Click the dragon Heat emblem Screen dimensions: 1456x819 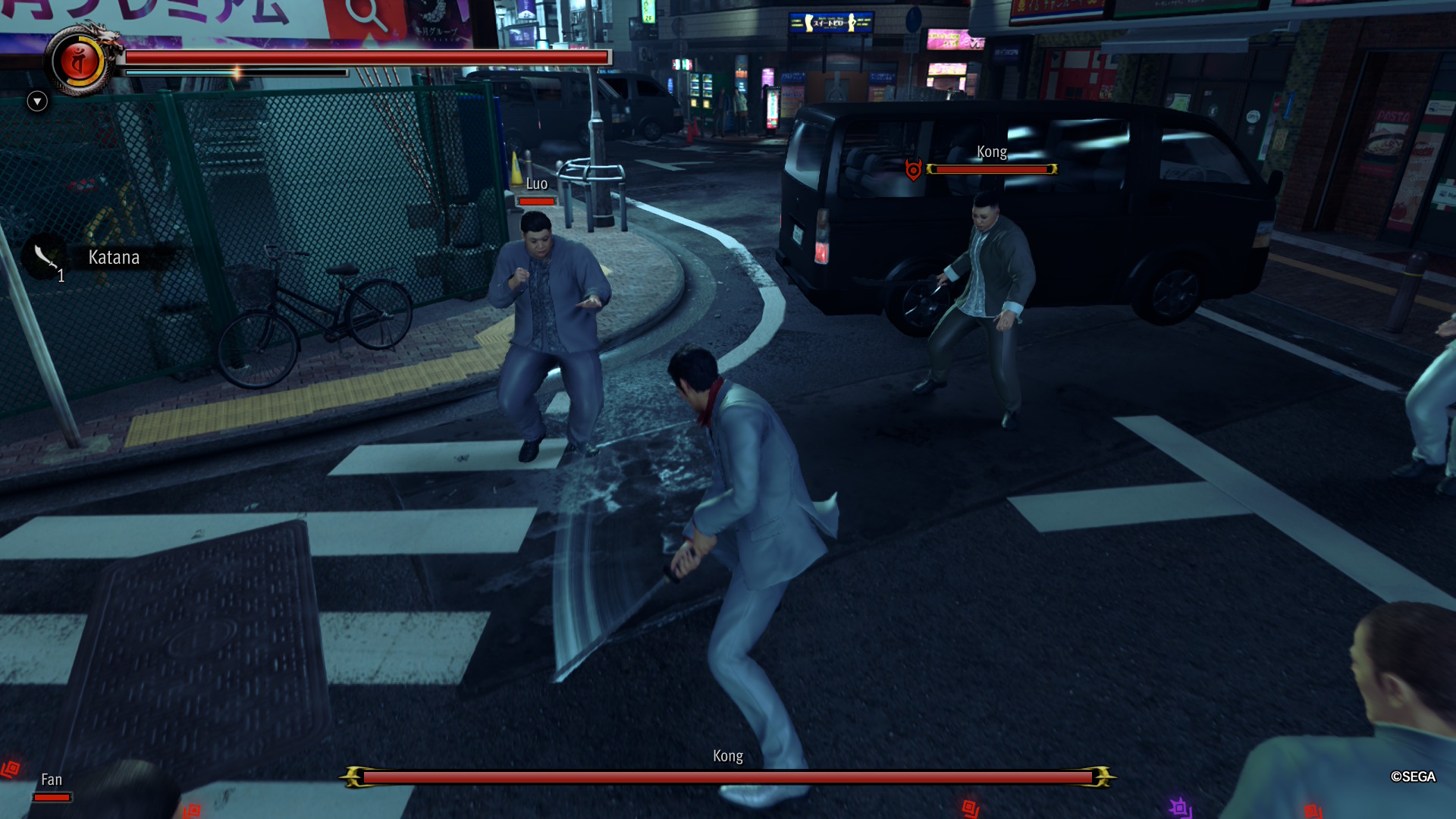[x=80, y=61]
